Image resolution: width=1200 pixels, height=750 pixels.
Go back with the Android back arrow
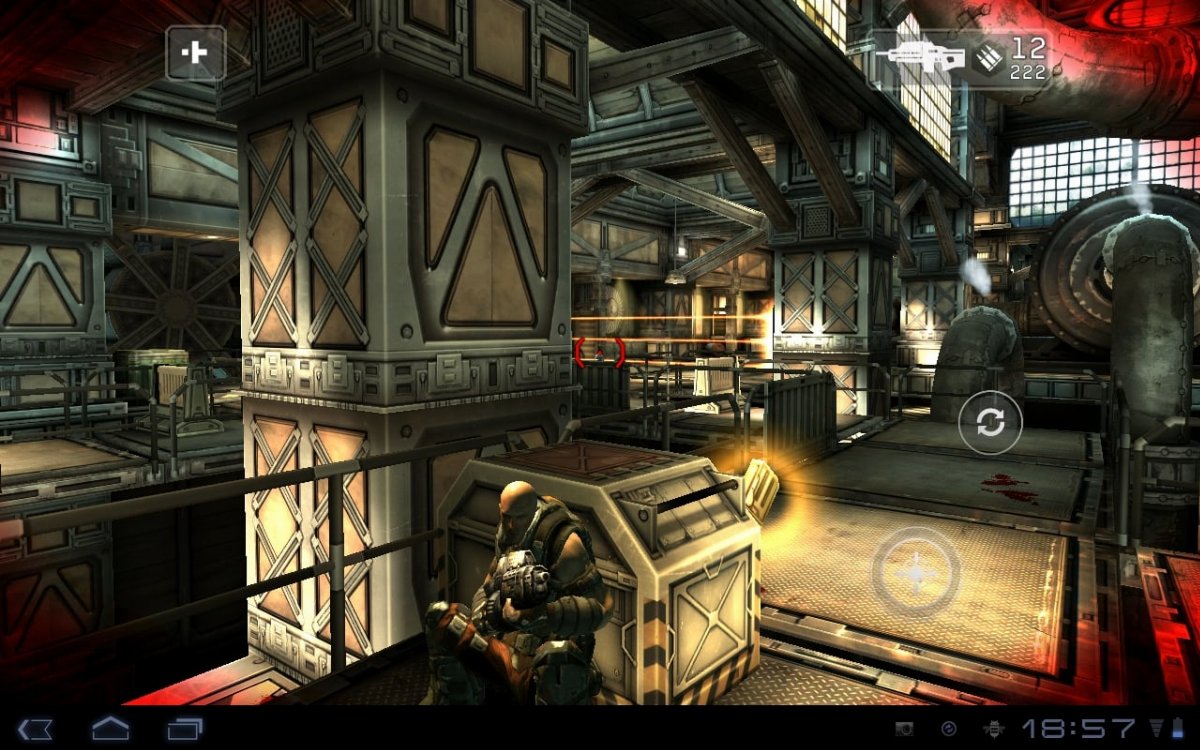pyautogui.click(x=36, y=729)
